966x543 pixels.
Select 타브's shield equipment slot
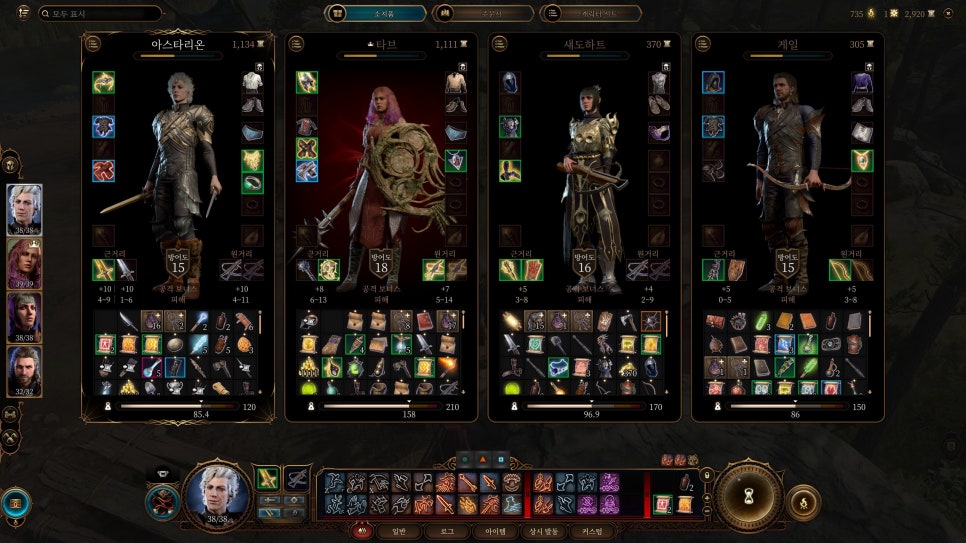click(x=328, y=270)
